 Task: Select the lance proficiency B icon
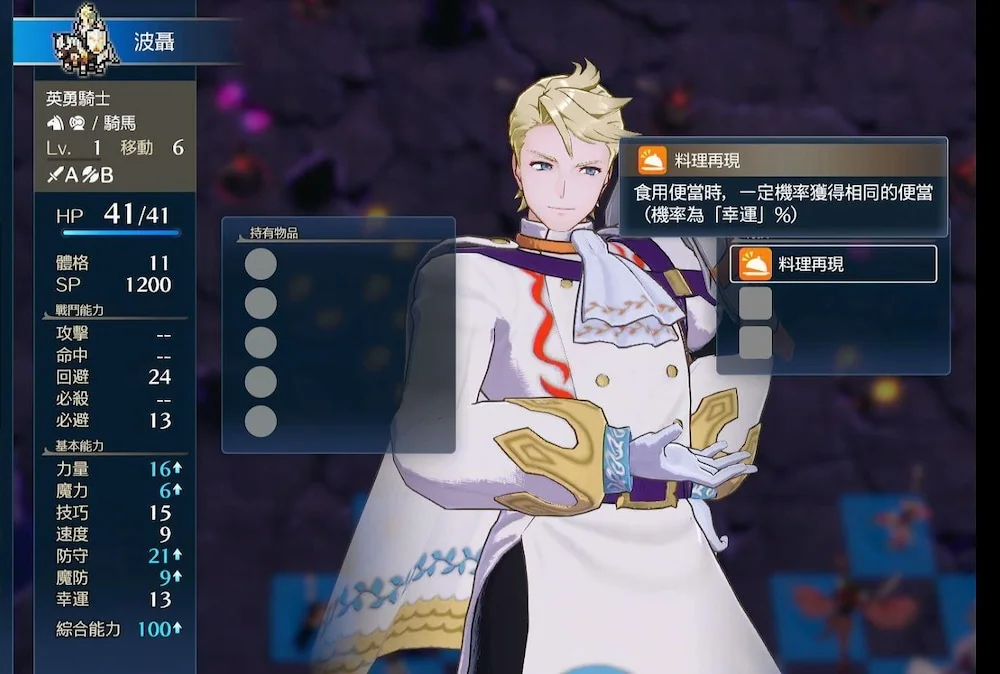[88, 175]
